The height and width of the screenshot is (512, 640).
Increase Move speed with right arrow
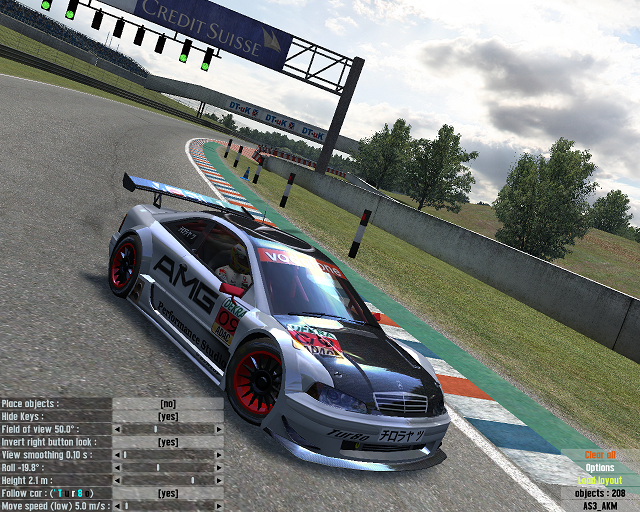[x=218, y=506]
